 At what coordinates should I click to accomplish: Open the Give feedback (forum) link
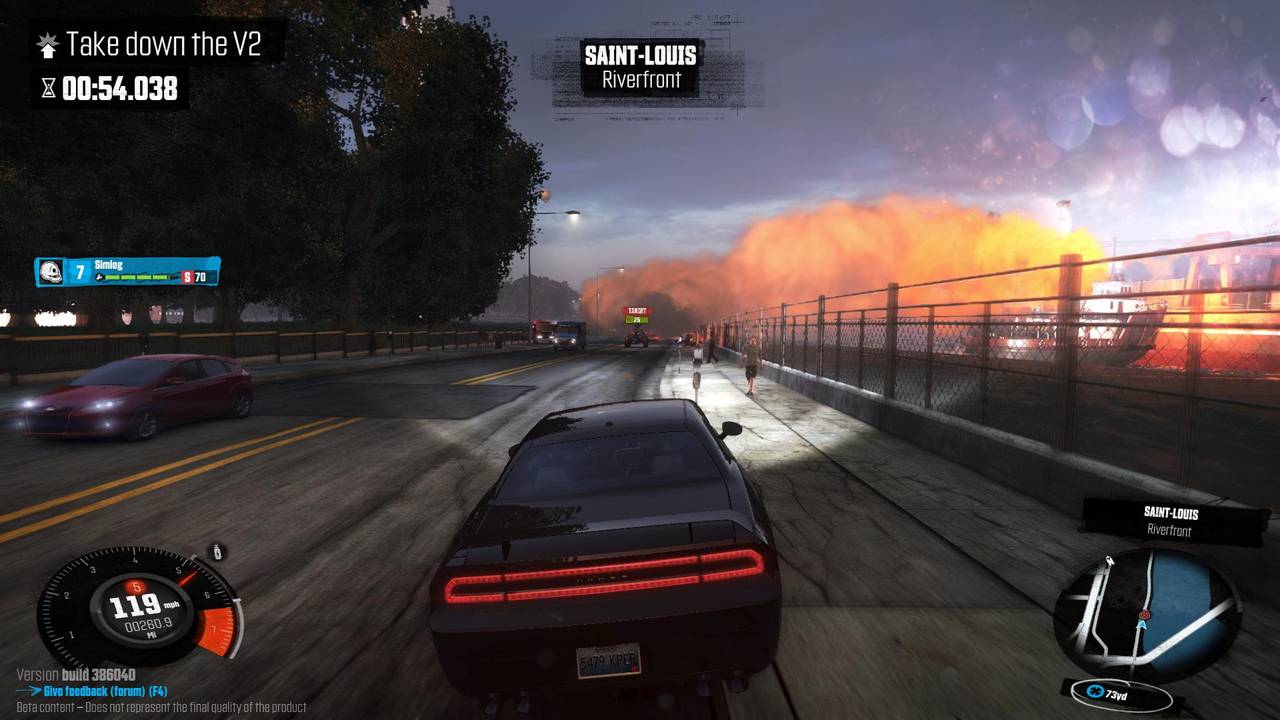(x=98, y=691)
